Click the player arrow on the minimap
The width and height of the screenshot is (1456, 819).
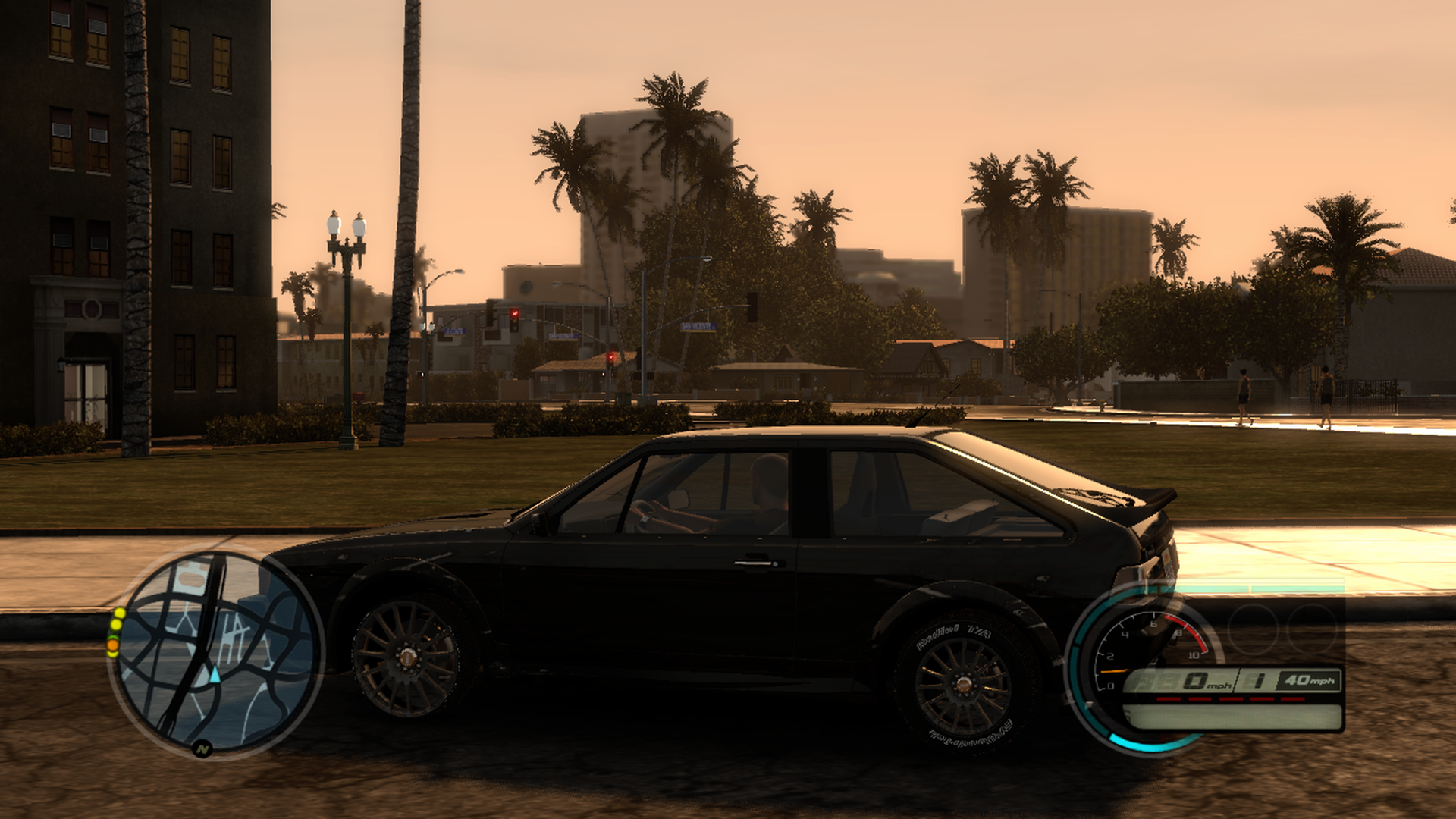(x=215, y=674)
